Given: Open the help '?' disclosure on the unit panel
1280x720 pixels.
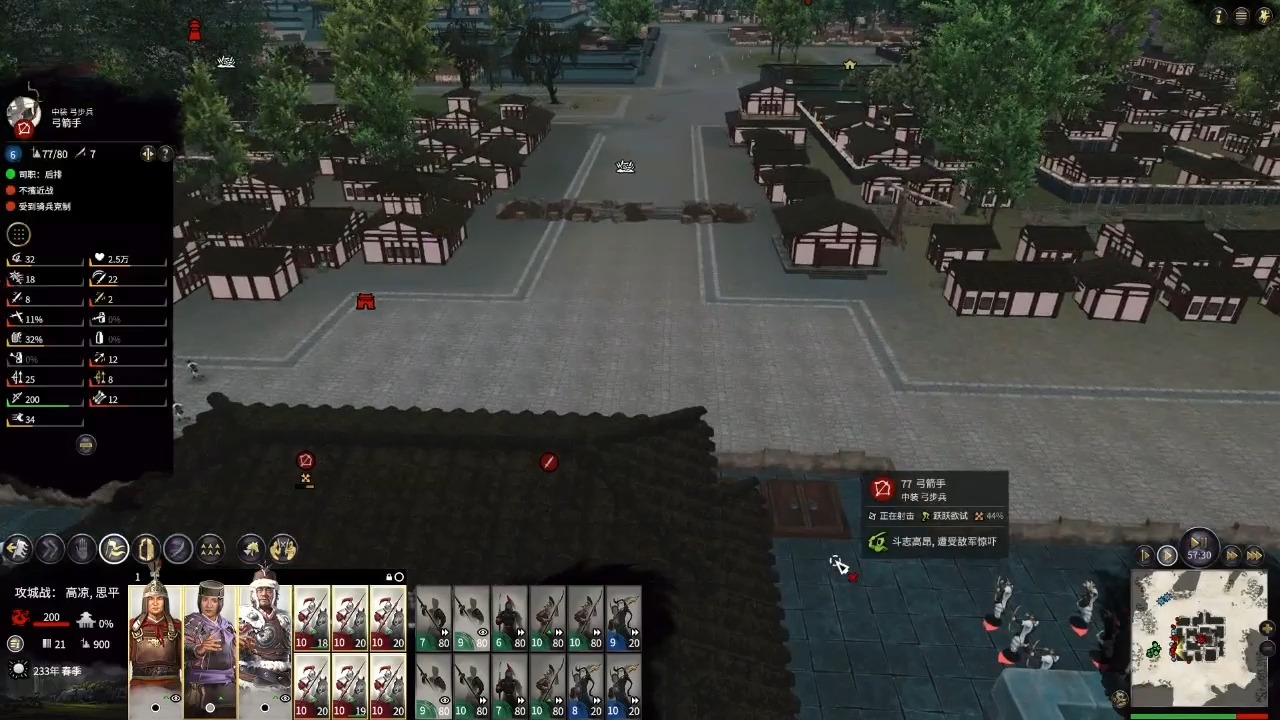Looking at the screenshot, I should pyautogui.click(x=165, y=153).
